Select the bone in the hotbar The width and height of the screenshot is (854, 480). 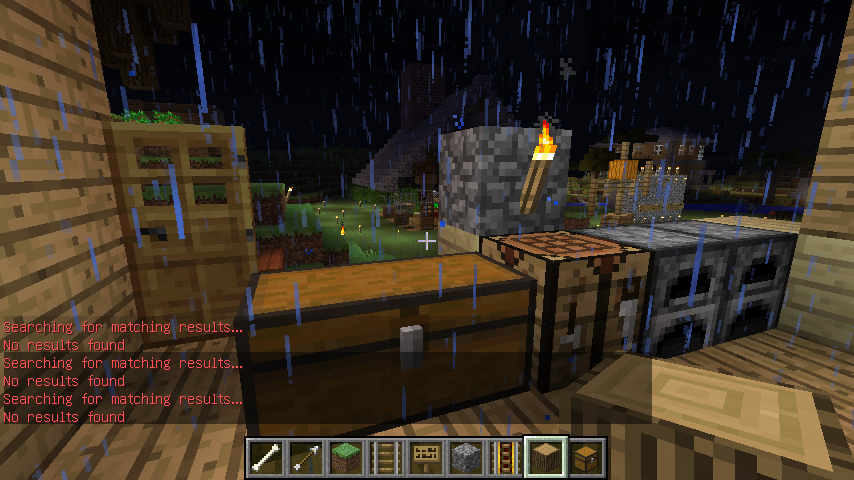[266, 457]
